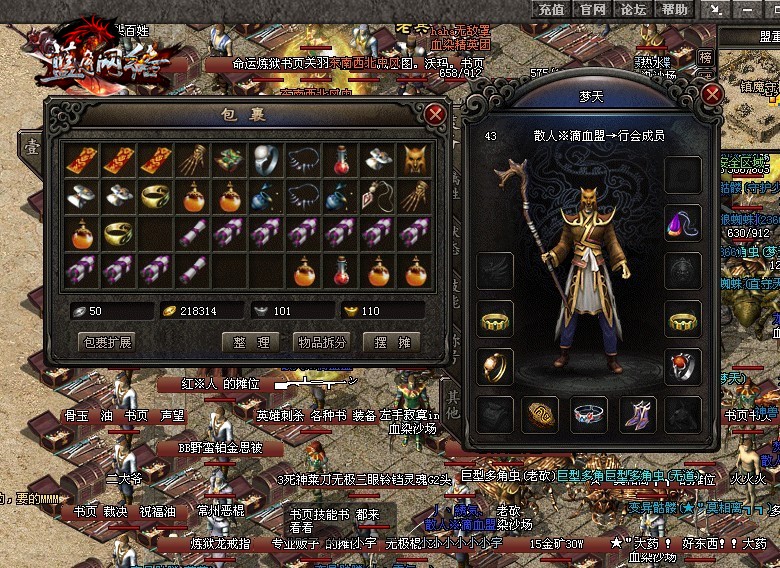Click the equipped necklace slot with purple gem
Image resolution: width=780 pixels, height=568 pixels.
click(x=683, y=222)
